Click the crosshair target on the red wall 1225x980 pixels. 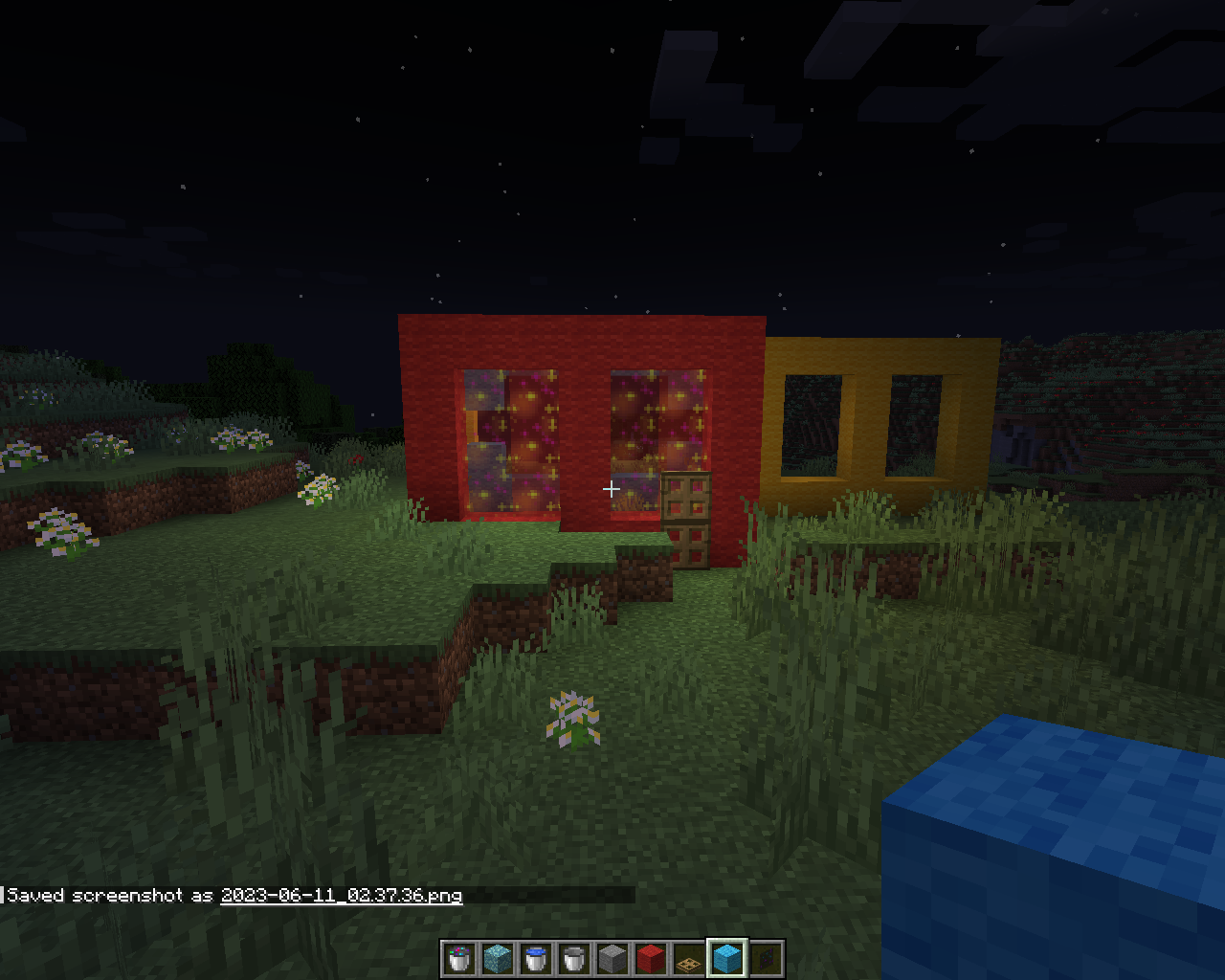612,488
